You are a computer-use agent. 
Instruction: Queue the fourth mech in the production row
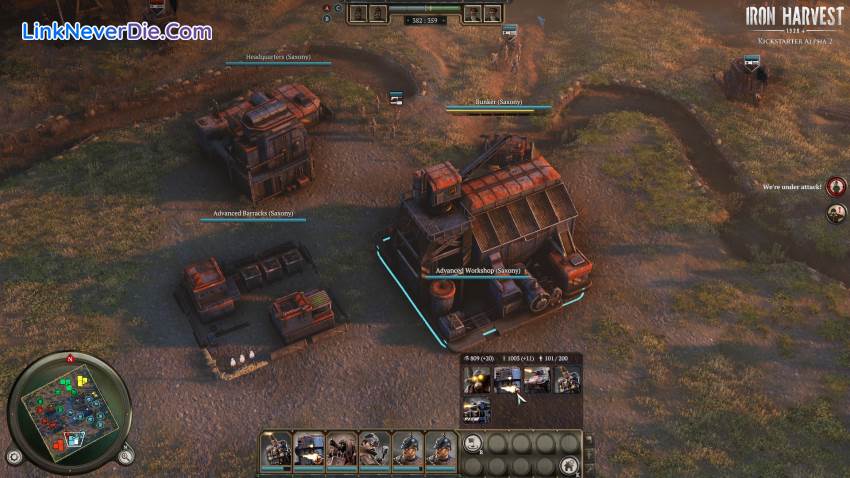(567, 380)
